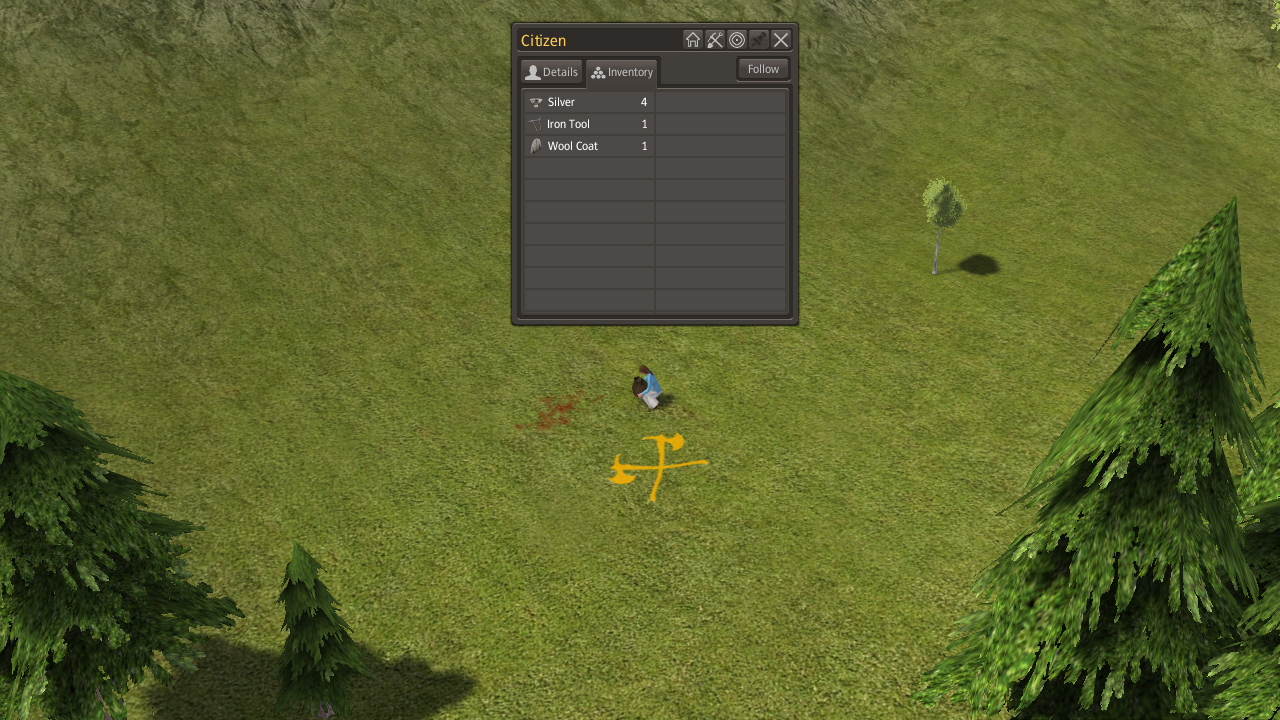
Task: Go to the citizen's home via house icon
Action: point(693,40)
